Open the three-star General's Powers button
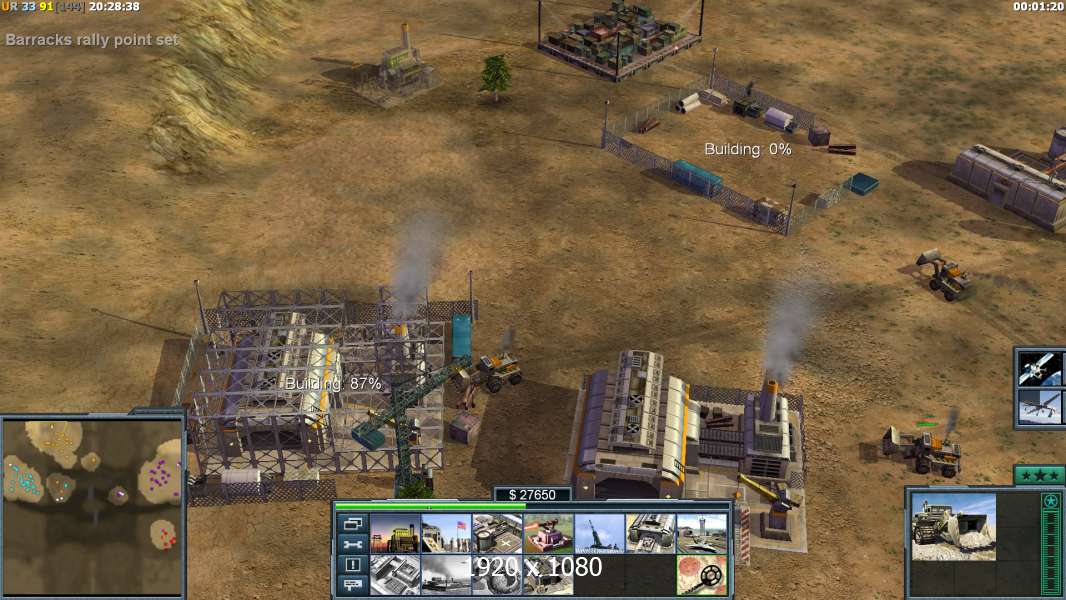The height and width of the screenshot is (600, 1066). point(1039,475)
